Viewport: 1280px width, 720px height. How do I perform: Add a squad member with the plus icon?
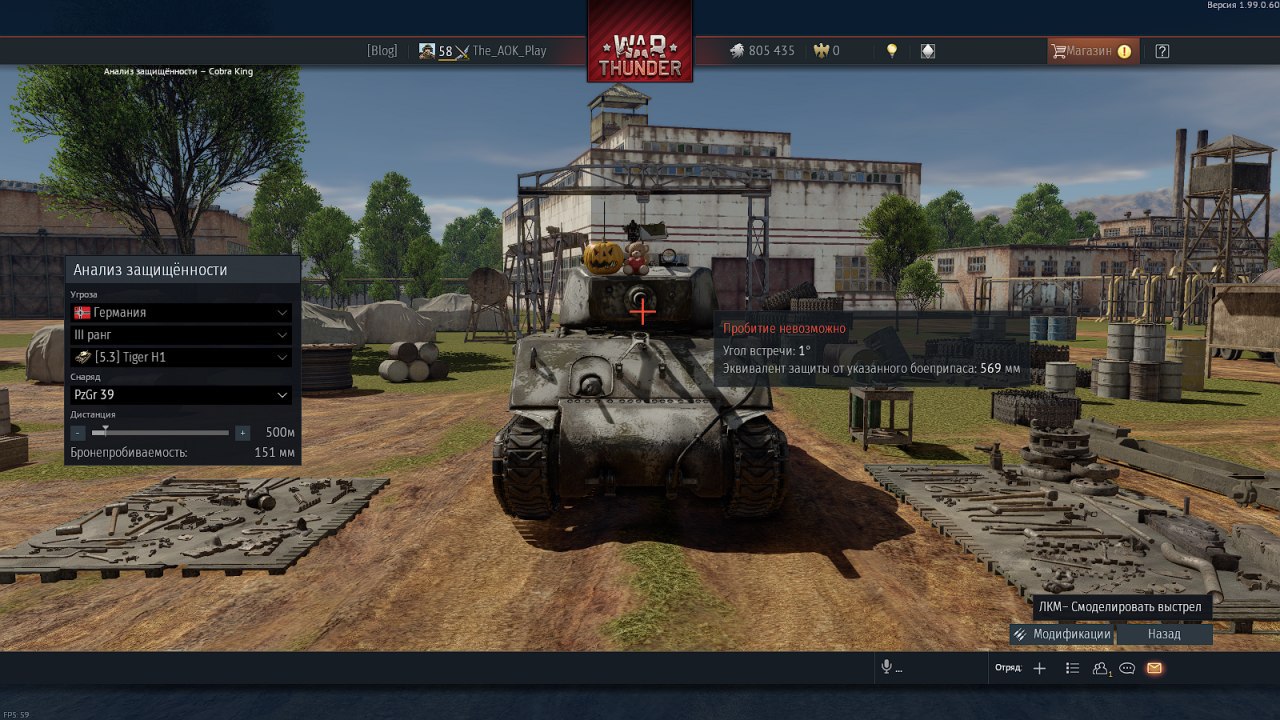[x=1039, y=668]
